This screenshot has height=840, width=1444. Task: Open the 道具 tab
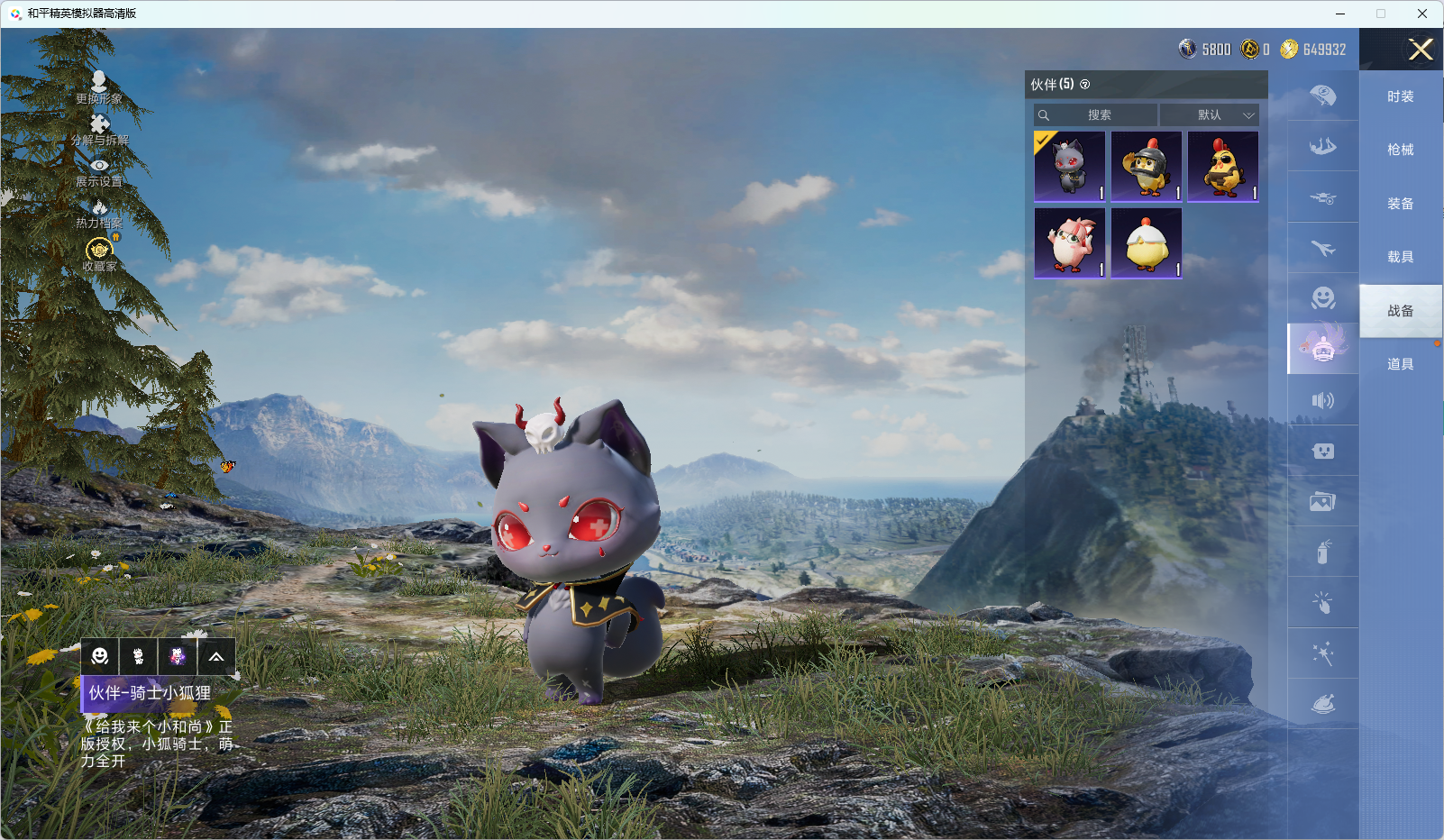tap(1400, 364)
